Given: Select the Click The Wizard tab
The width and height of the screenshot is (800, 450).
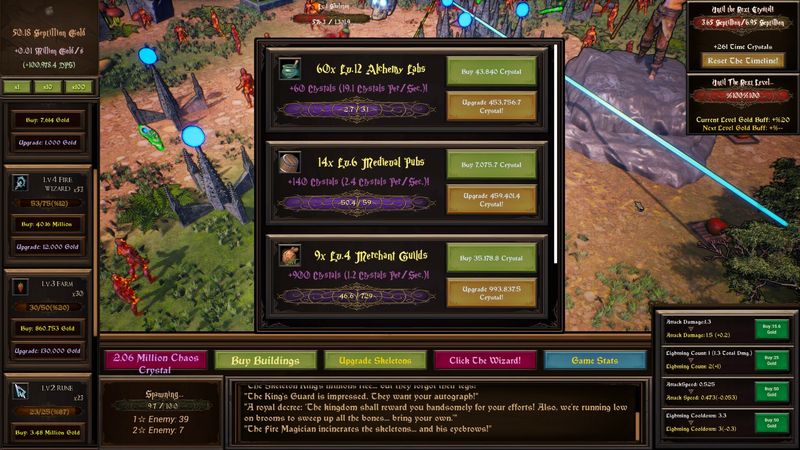Looking at the screenshot, I should tap(484, 360).
